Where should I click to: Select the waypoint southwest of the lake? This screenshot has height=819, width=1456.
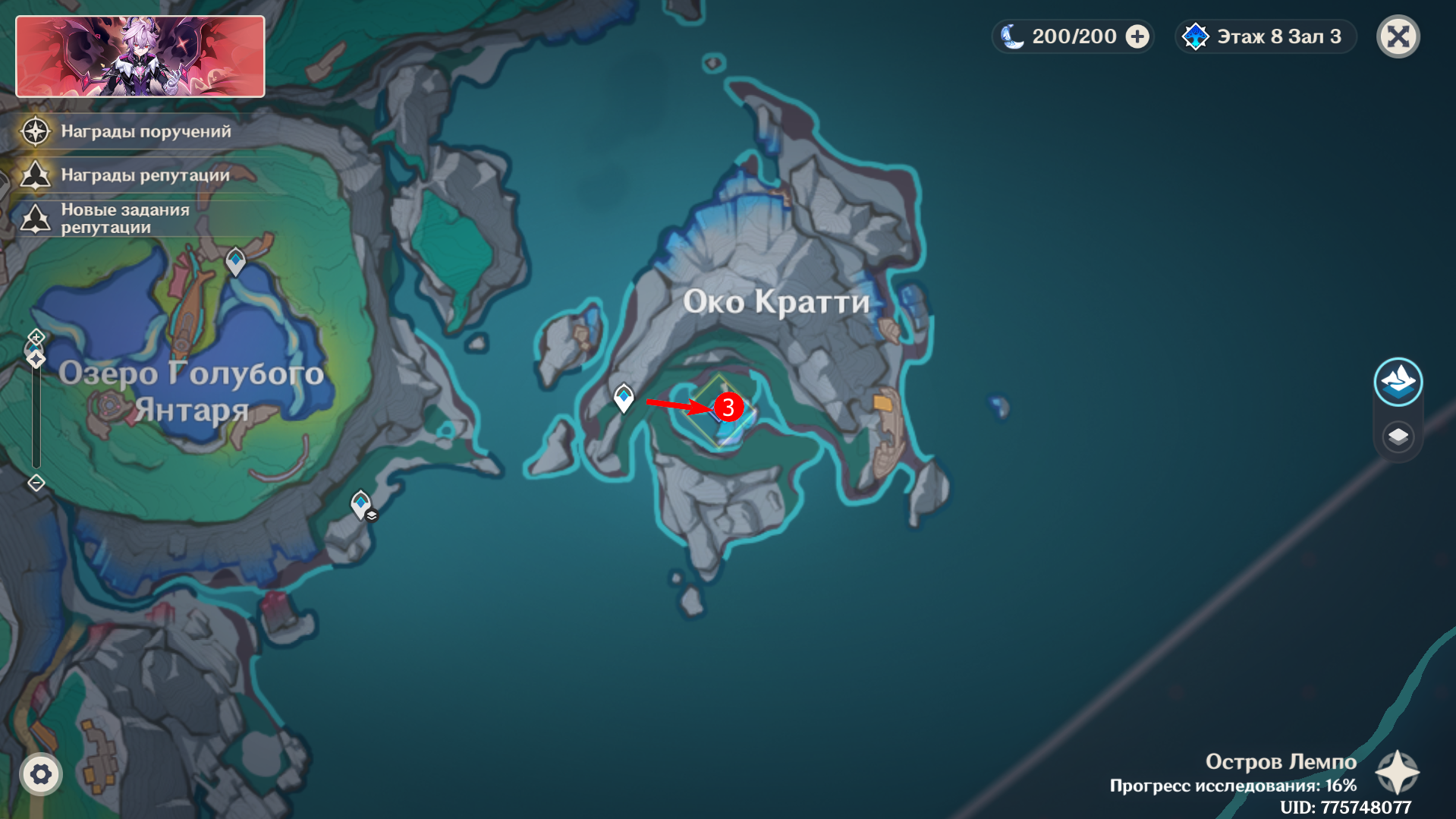[x=360, y=502]
